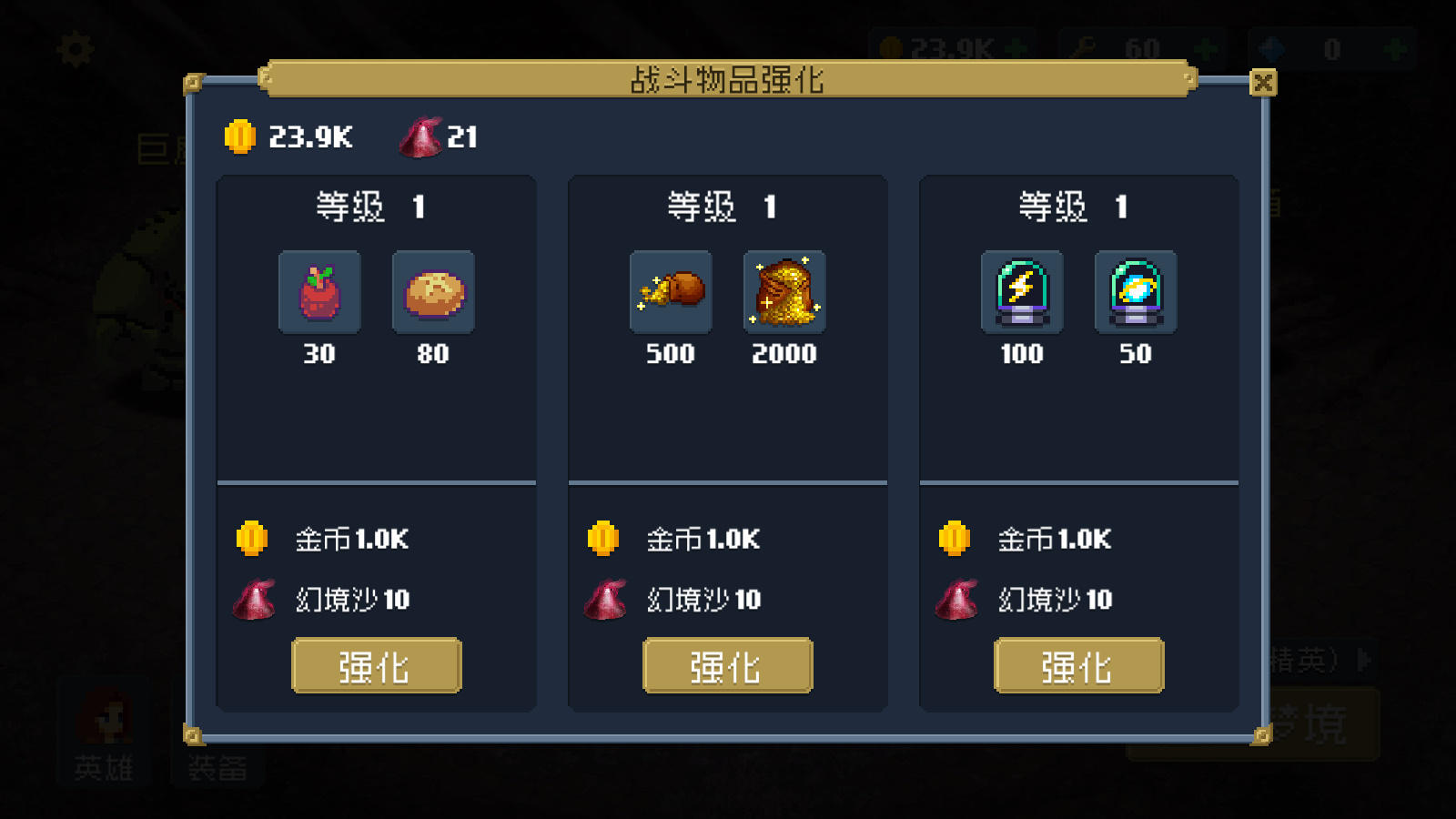Close the 战斗物品强化 dialog with the X

point(1264,83)
